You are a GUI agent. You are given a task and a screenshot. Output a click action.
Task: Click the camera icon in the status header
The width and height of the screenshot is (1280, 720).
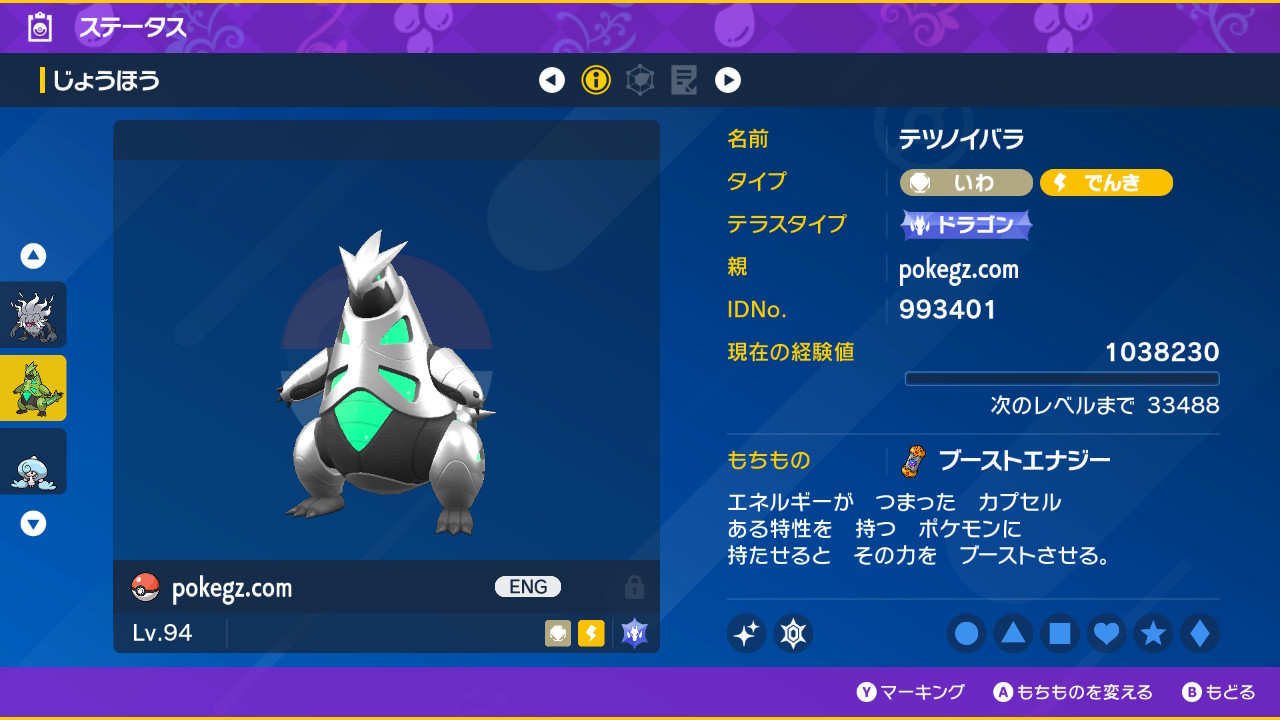(38, 27)
